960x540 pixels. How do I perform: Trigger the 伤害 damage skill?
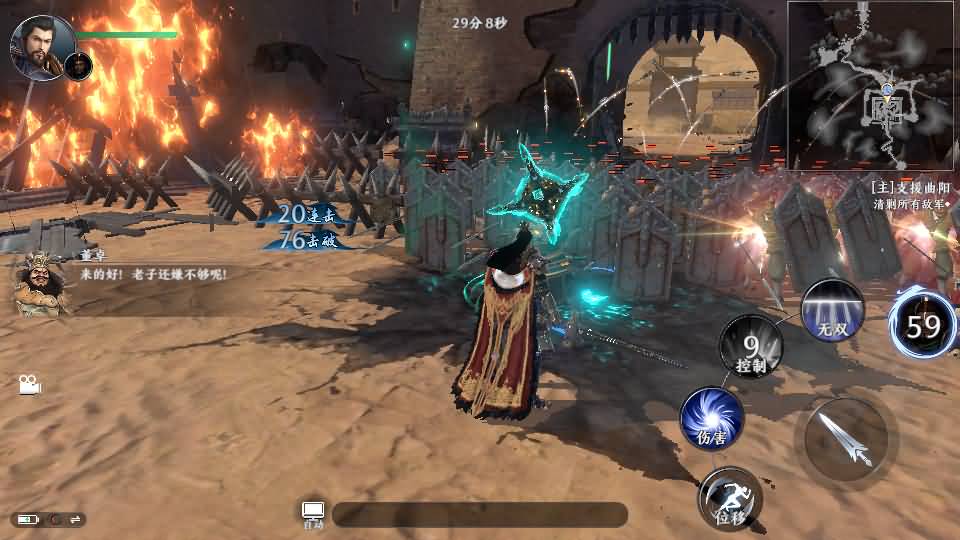coord(712,418)
